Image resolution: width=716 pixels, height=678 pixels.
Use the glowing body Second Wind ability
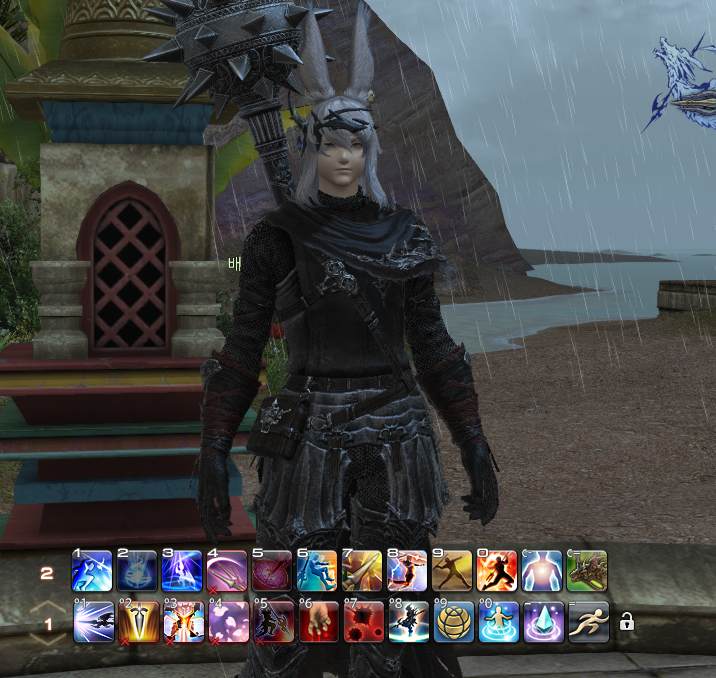point(543,571)
